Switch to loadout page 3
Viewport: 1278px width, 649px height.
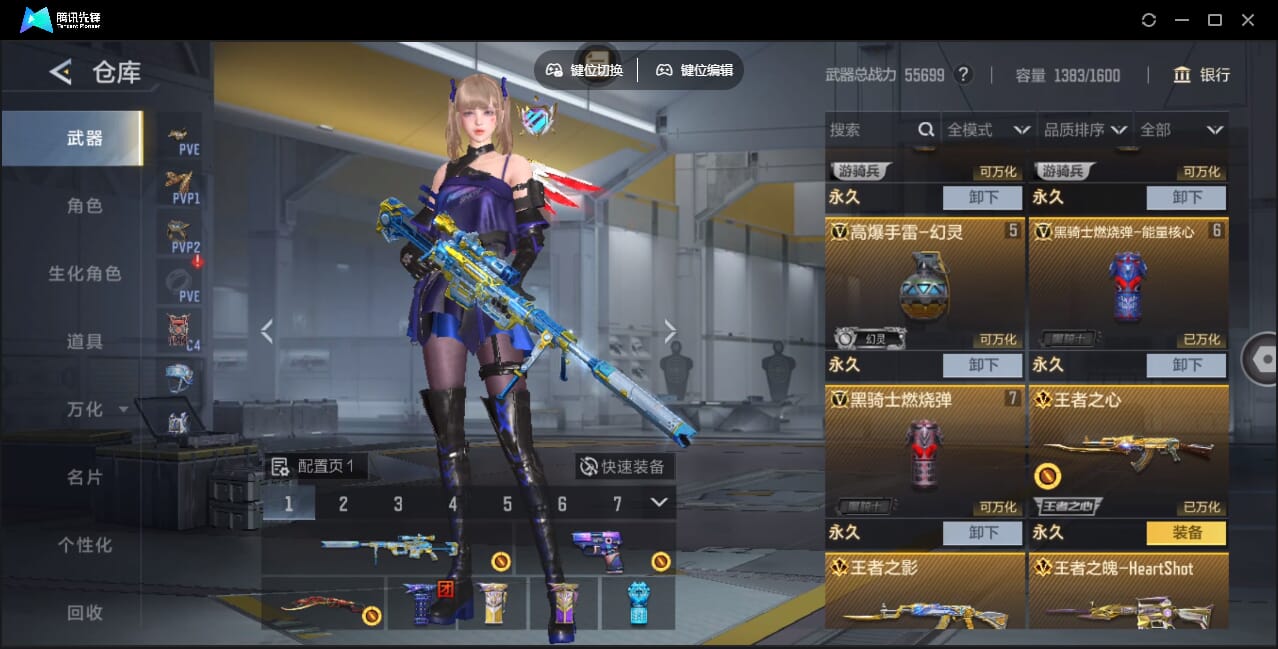(398, 504)
